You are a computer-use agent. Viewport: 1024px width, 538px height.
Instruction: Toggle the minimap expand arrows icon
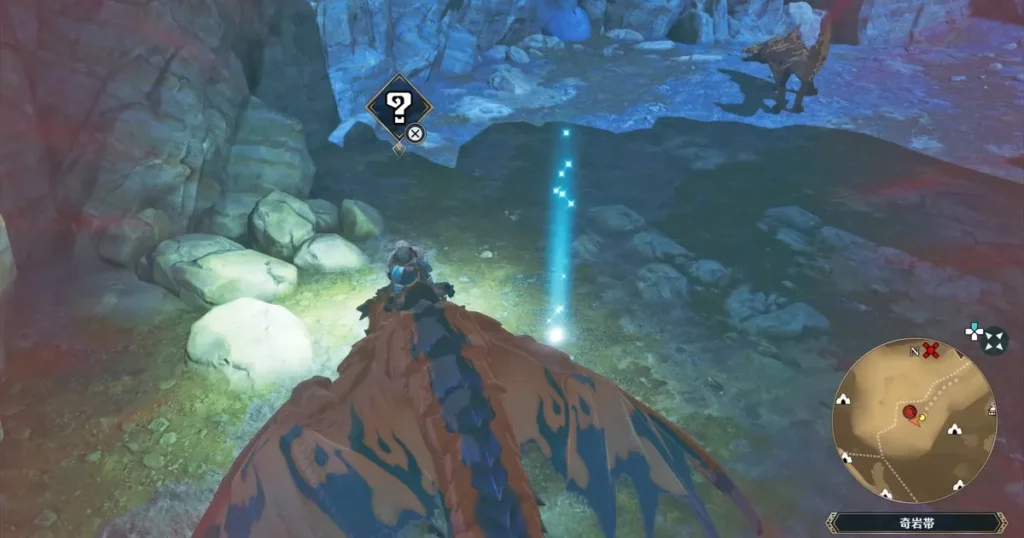point(994,342)
